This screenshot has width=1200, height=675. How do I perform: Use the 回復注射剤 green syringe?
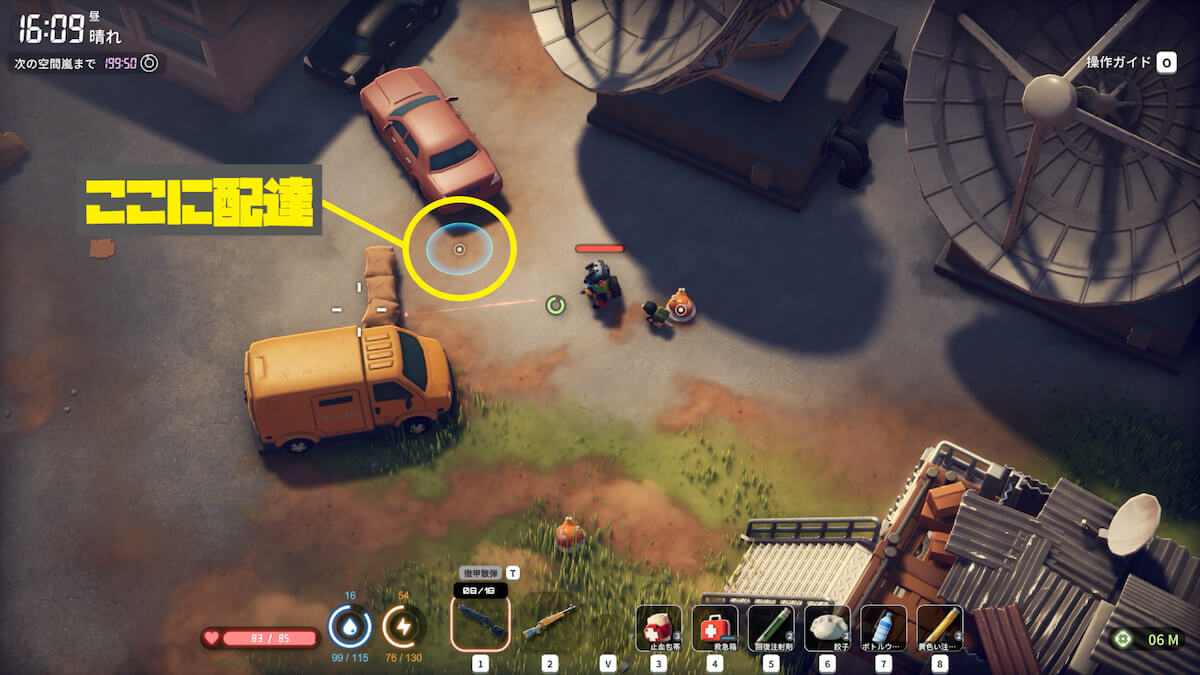click(771, 628)
